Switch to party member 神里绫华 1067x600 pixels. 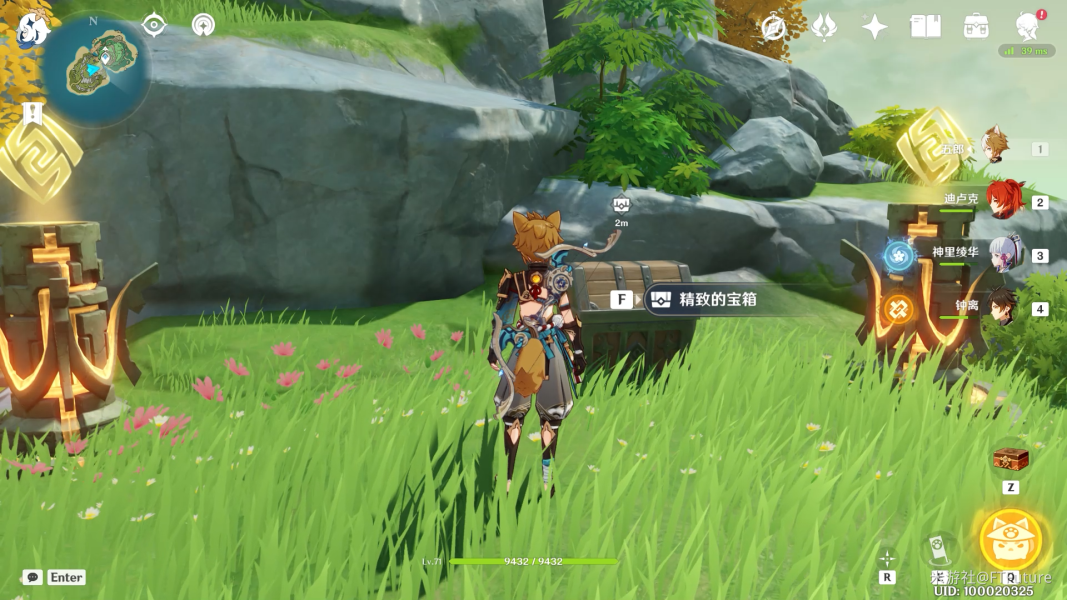(1003, 255)
